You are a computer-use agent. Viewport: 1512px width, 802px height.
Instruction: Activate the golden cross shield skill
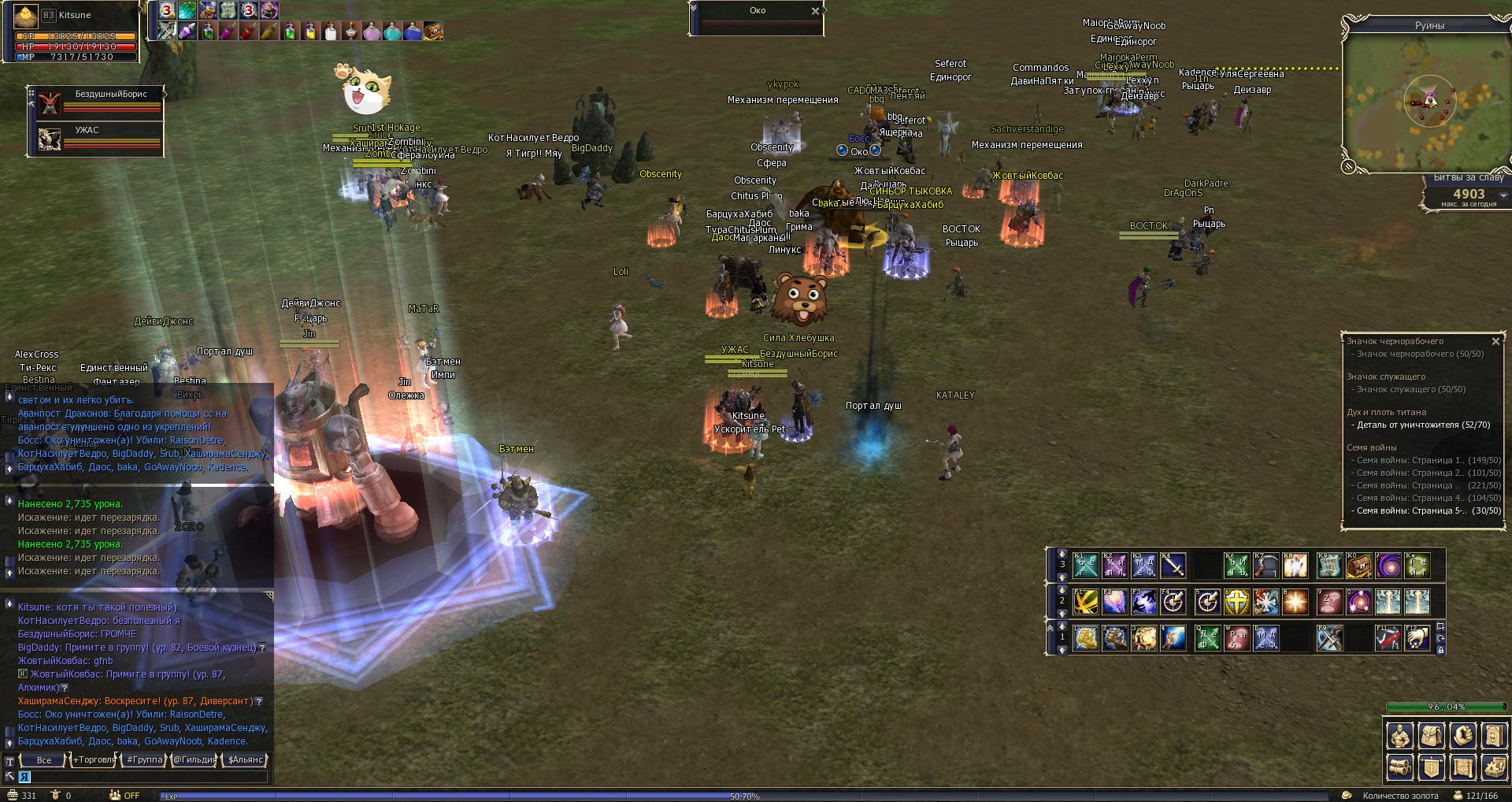pos(1237,603)
